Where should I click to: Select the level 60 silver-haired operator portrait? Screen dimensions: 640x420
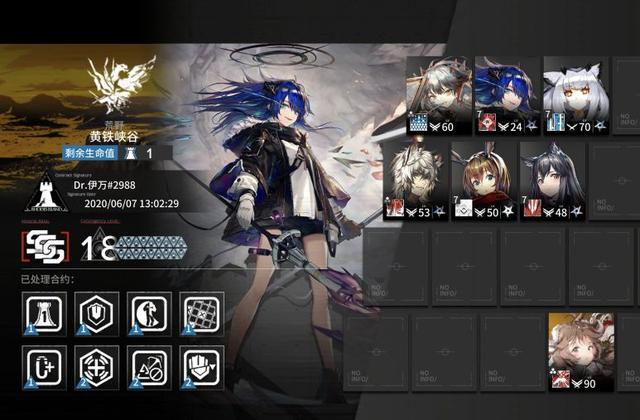click(436, 94)
